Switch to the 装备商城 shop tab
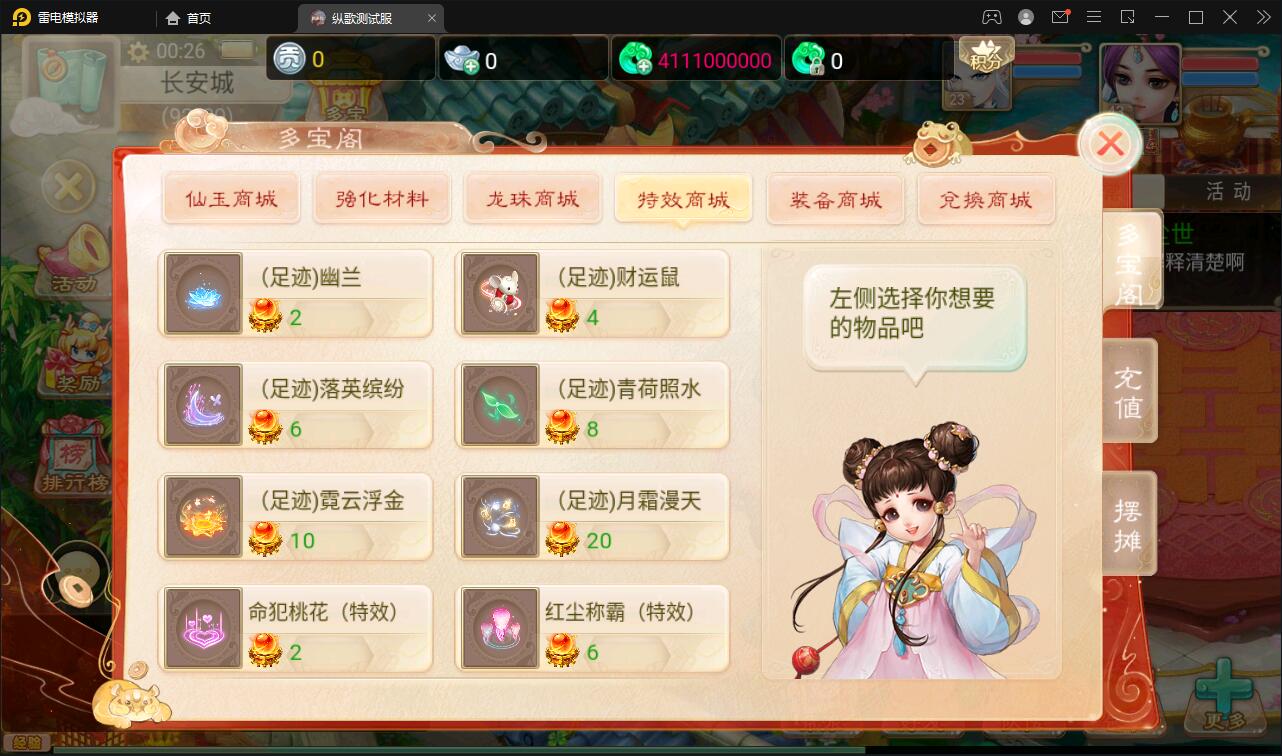This screenshot has width=1282, height=756. [x=835, y=199]
